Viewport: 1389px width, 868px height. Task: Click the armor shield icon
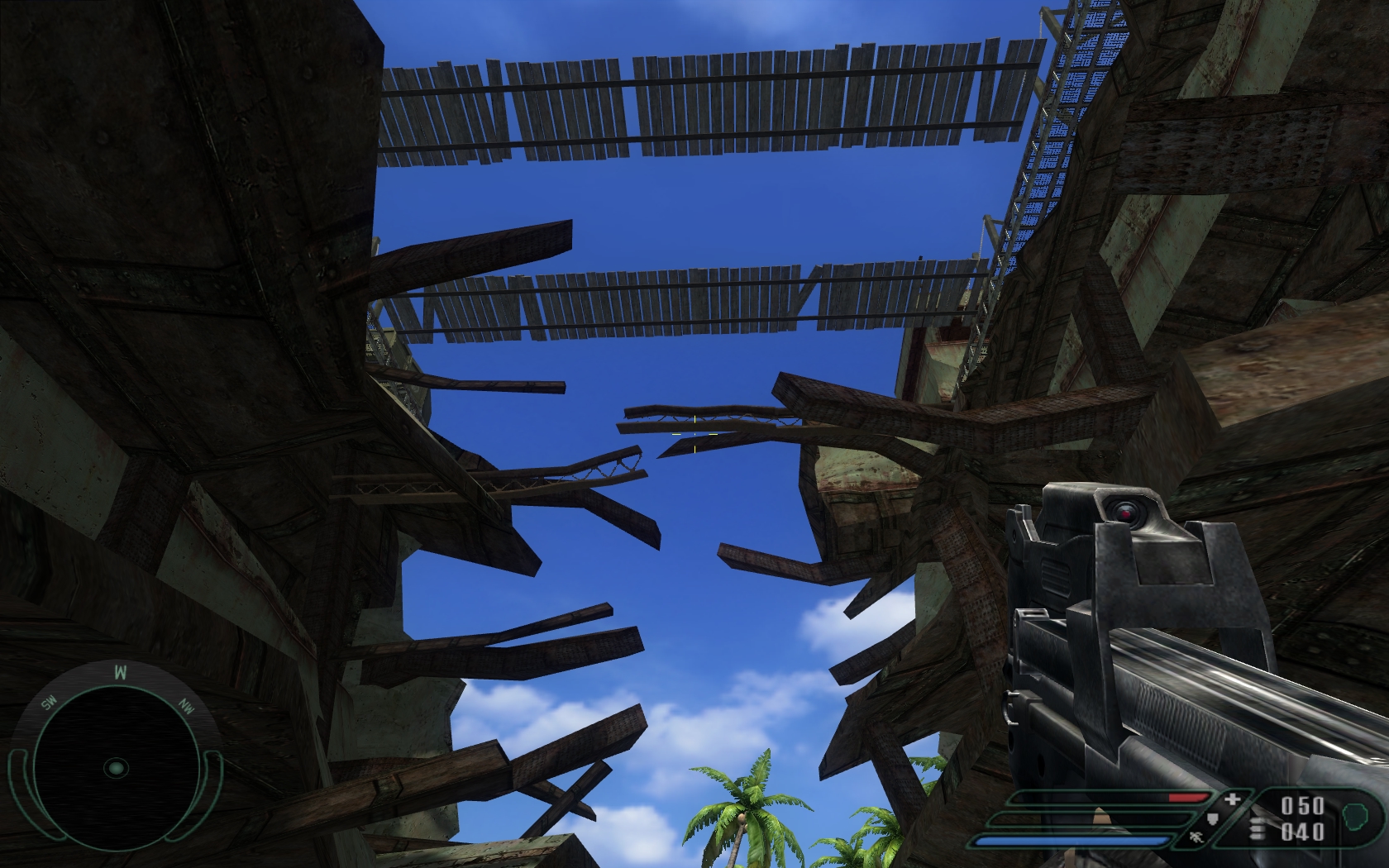point(1211,819)
